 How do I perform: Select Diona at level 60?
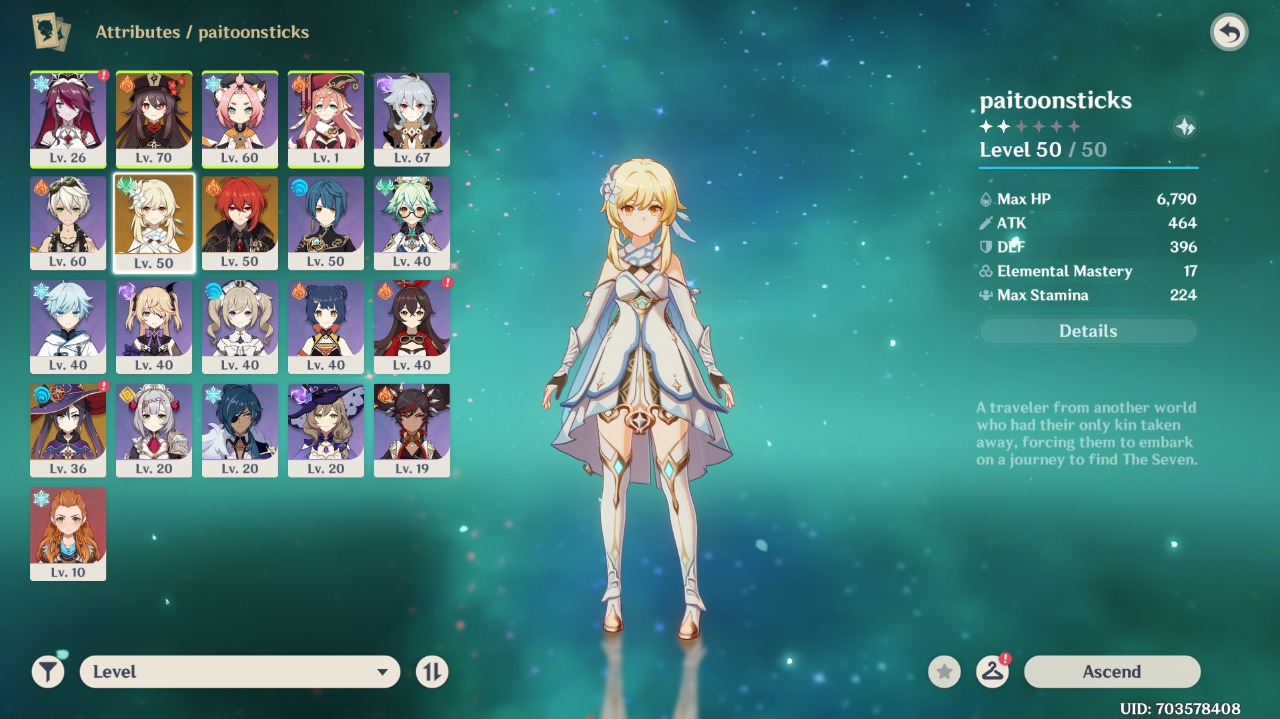pos(240,119)
